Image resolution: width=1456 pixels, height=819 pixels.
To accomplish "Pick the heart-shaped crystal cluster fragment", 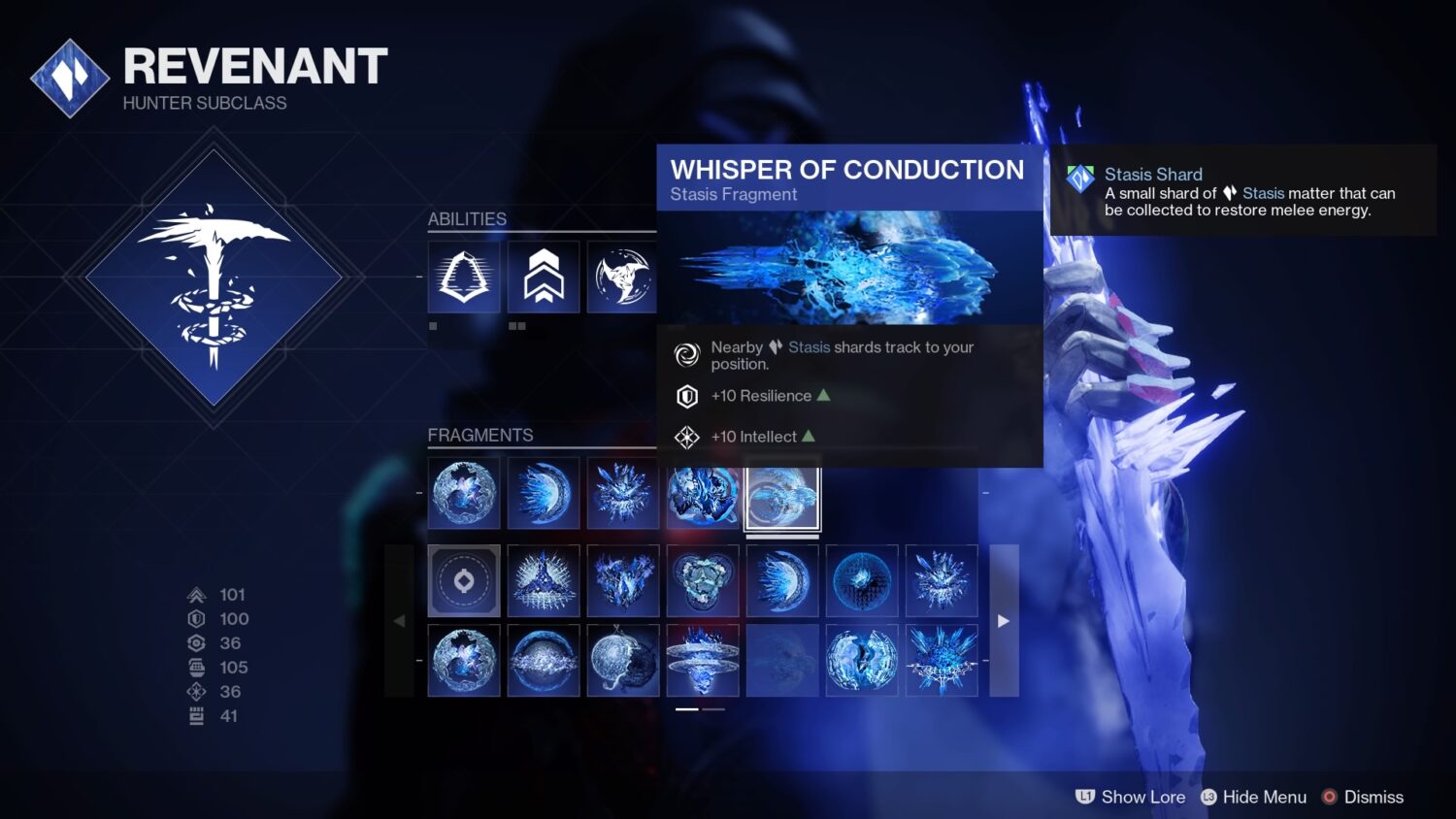I will point(623,581).
